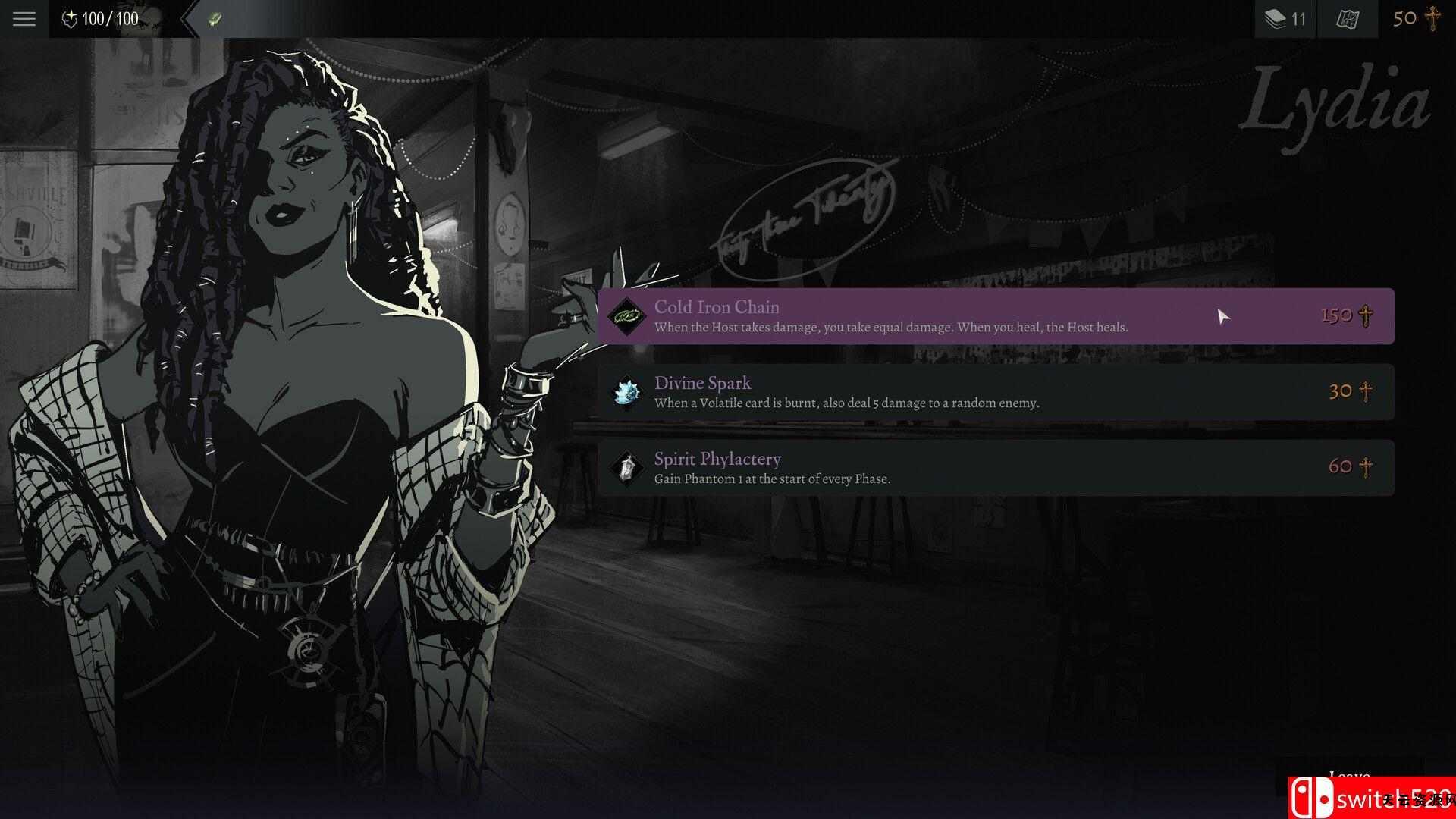Open the hamburger menu
The width and height of the screenshot is (1456, 819).
tap(24, 18)
